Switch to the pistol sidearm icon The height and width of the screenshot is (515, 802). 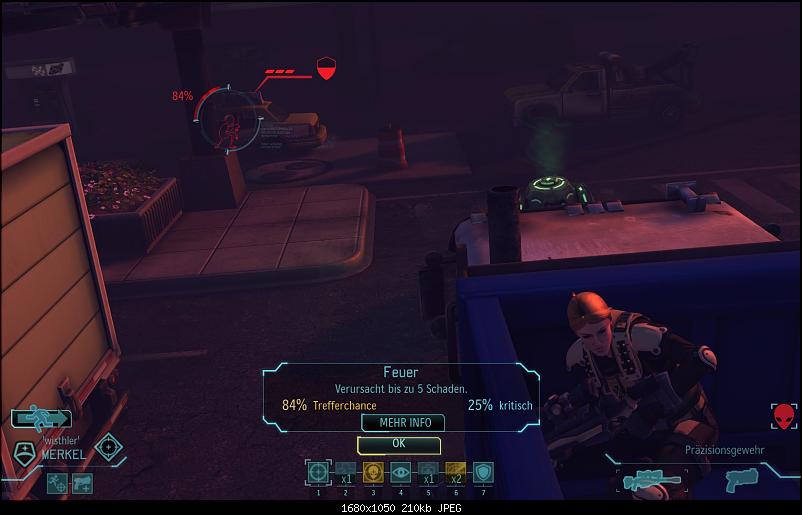pos(739,480)
